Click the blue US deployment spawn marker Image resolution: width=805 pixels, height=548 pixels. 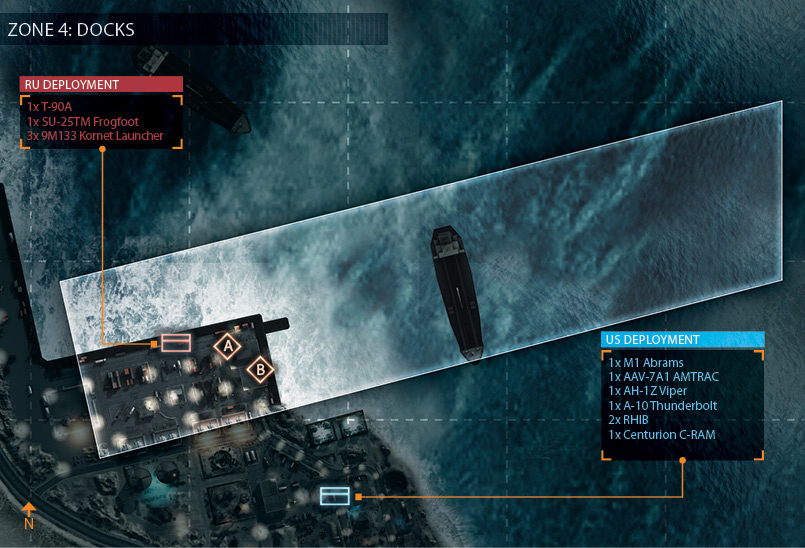[334, 495]
